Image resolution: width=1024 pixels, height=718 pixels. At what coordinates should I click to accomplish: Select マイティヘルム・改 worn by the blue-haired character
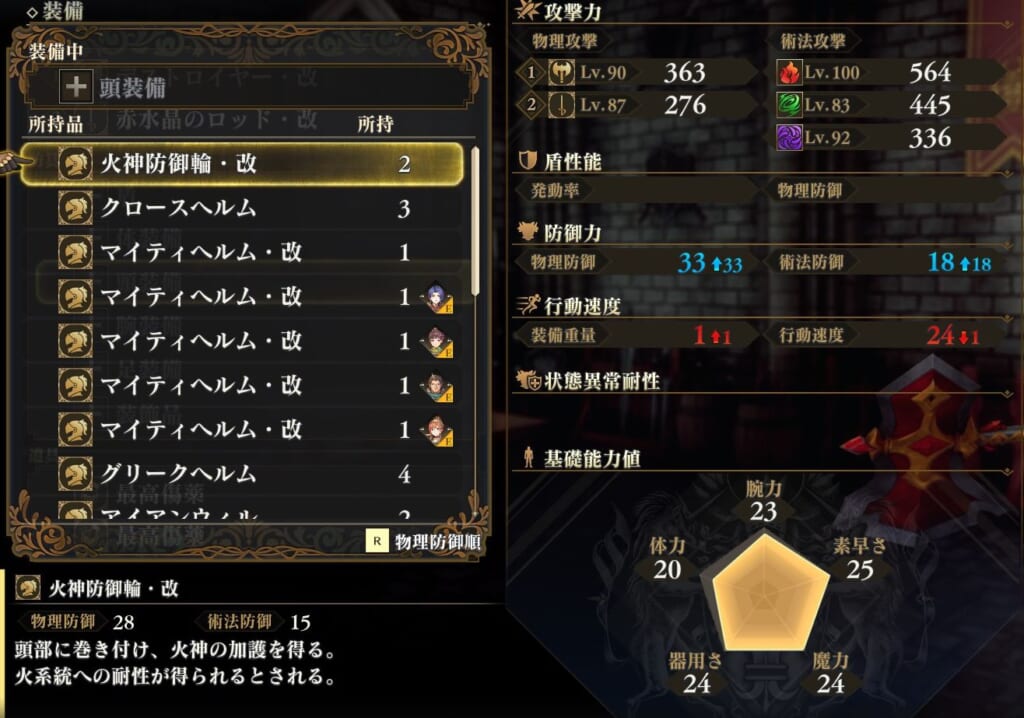tap(240, 296)
